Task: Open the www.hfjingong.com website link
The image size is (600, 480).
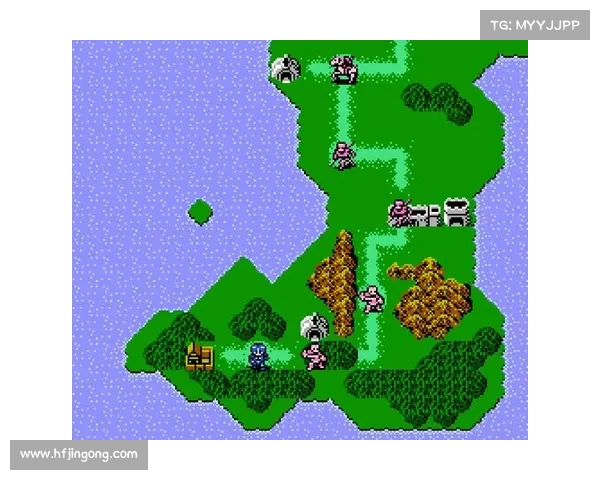Action: 79,455
